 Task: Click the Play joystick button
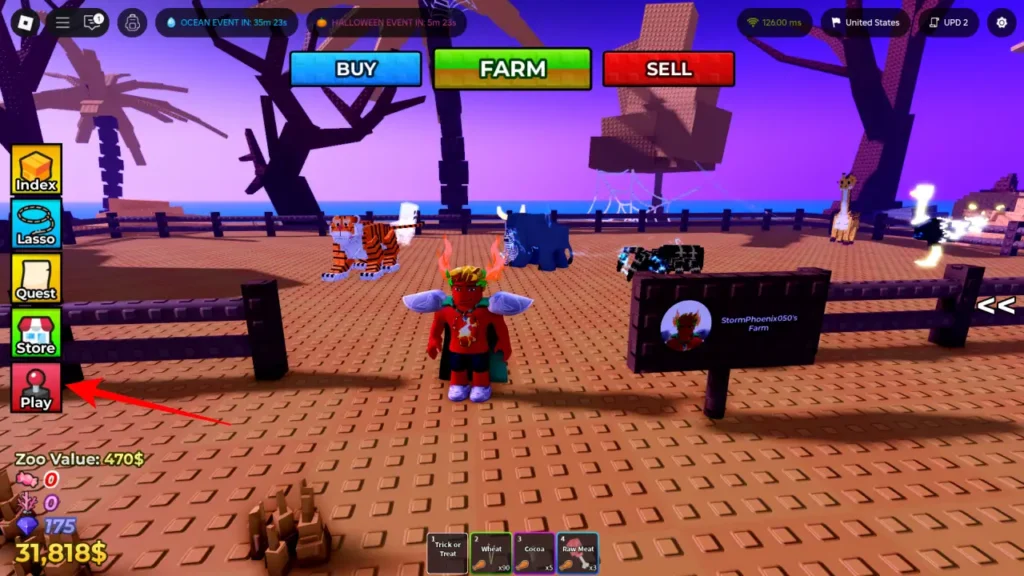click(x=37, y=387)
